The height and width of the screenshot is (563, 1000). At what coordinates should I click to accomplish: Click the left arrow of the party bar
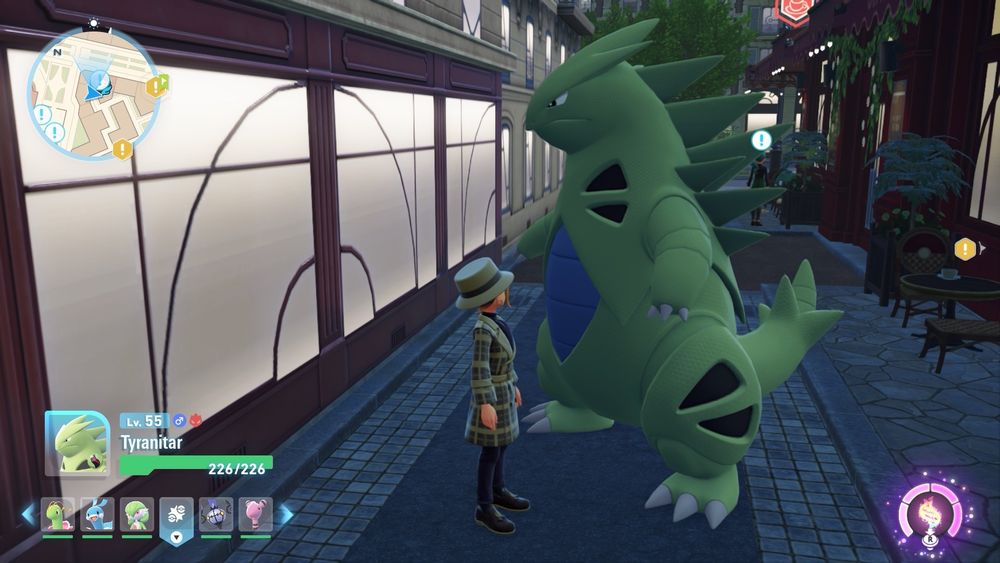[x=28, y=514]
